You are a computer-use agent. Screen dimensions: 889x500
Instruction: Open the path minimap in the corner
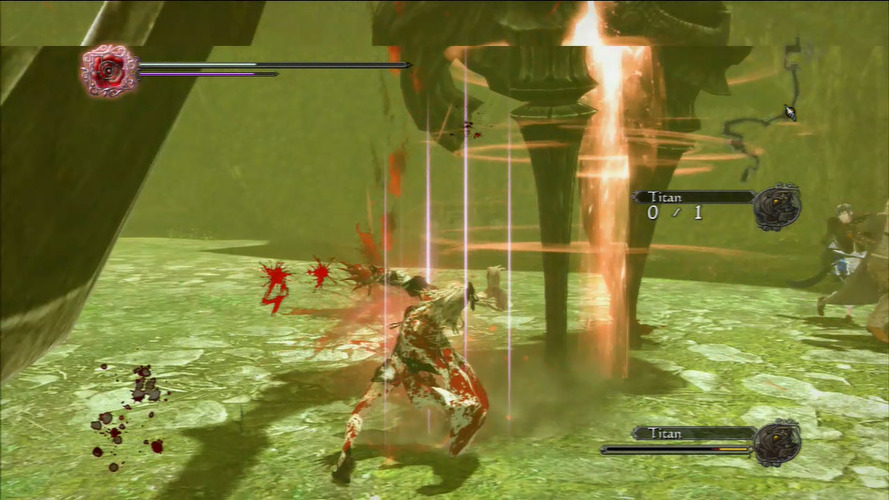[768, 111]
